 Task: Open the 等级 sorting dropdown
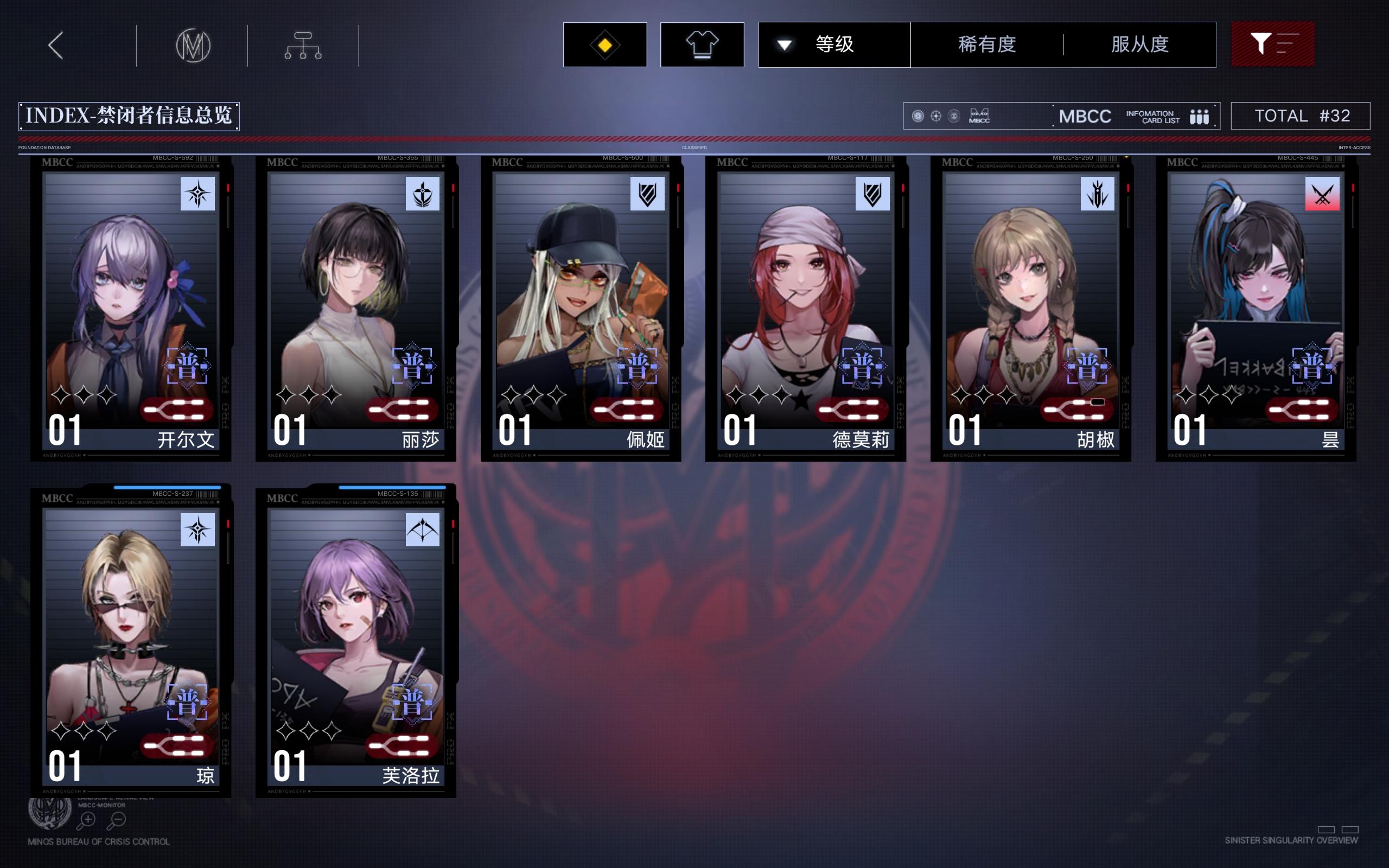pos(832,44)
